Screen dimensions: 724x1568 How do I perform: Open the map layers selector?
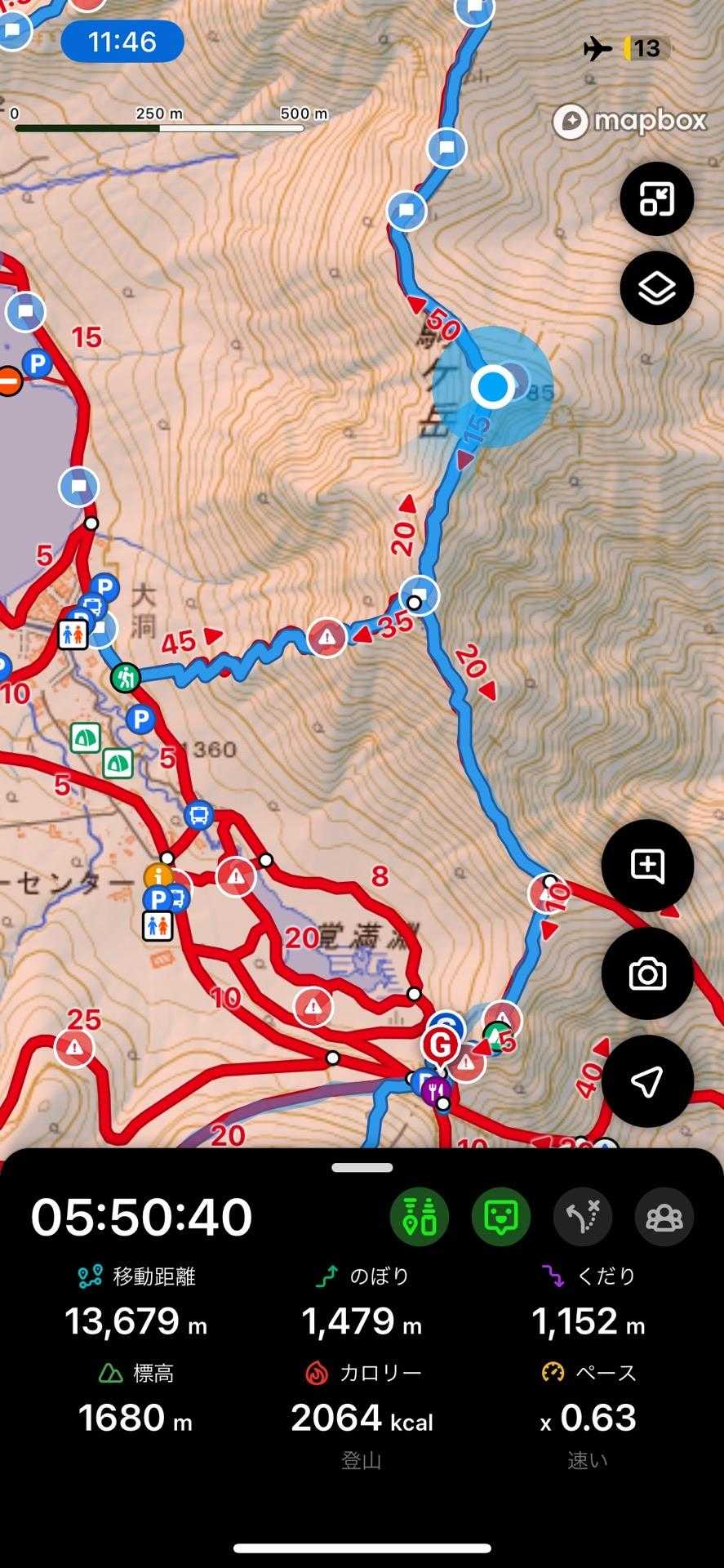(656, 287)
